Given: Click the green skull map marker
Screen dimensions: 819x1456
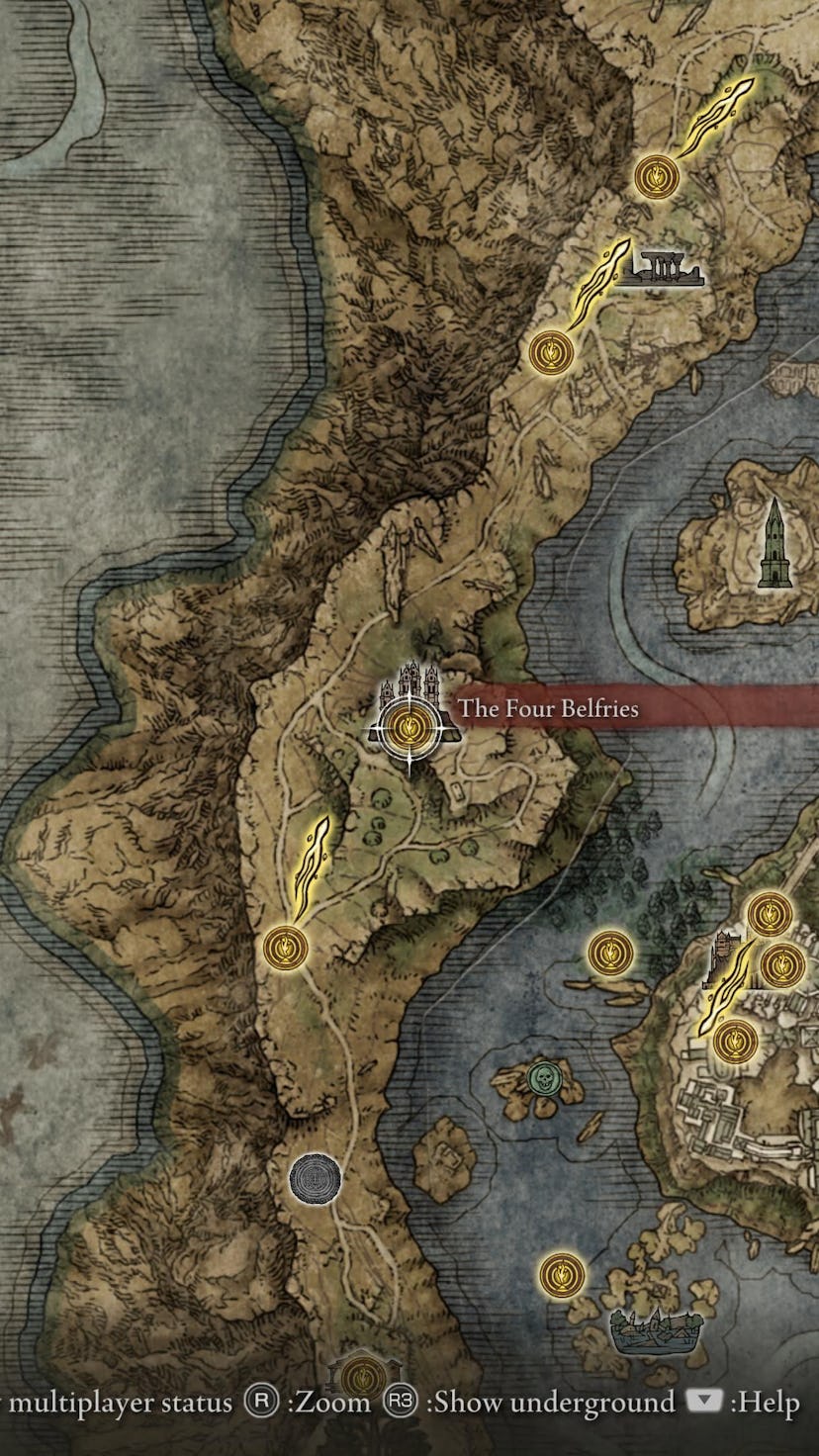Looking at the screenshot, I should (541, 1077).
